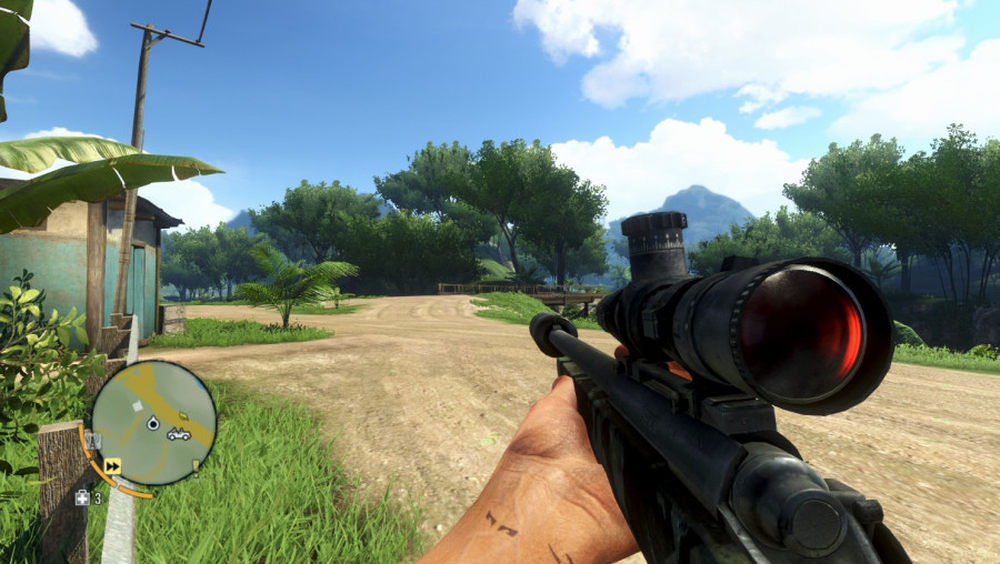
Task: Click the radio tower icon beside minimap
Action: (x=93, y=440)
